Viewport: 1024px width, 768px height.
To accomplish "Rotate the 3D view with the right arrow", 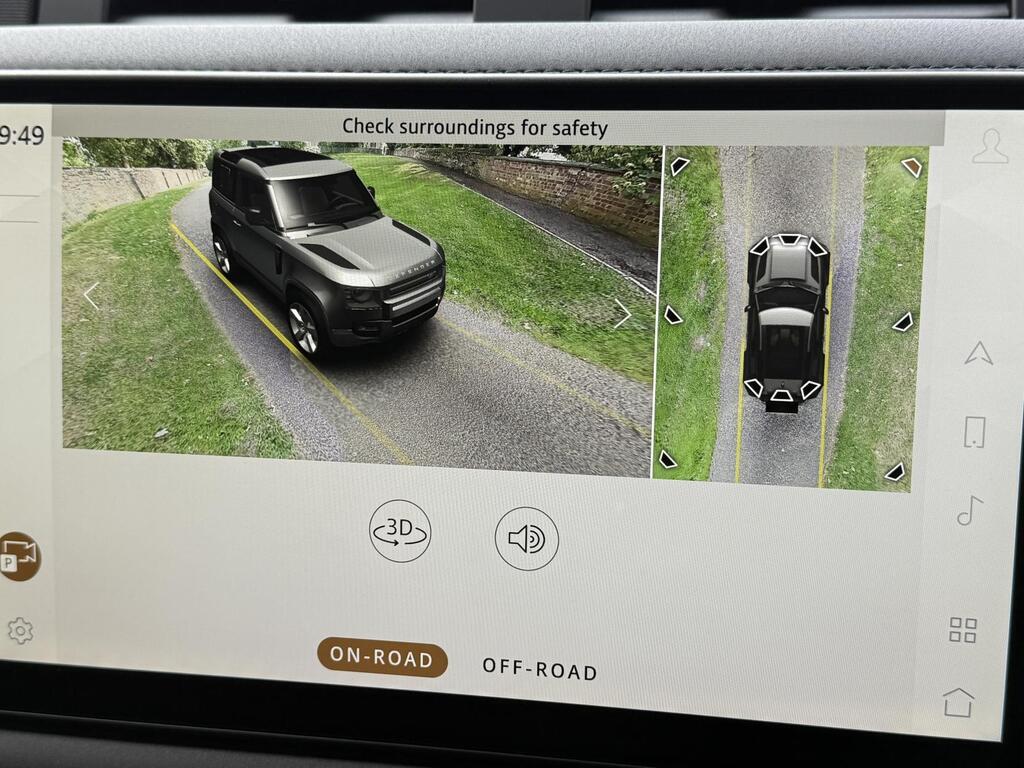I will (x=622, y=313).
